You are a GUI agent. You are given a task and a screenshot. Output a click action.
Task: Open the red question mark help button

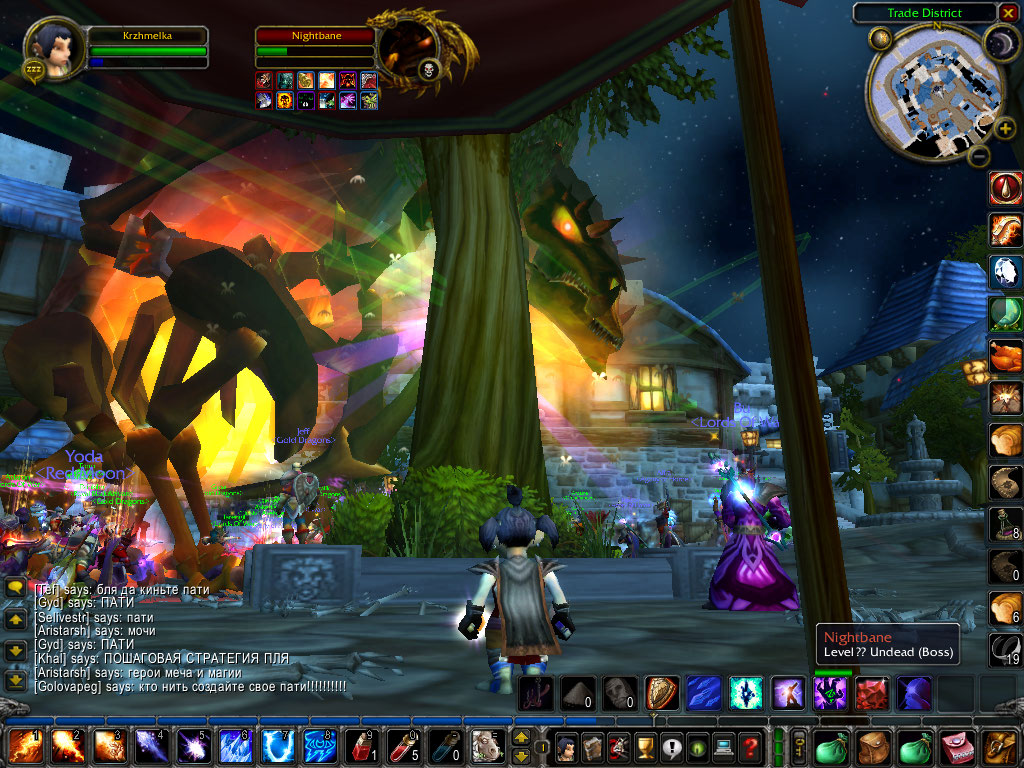[749, 747]
